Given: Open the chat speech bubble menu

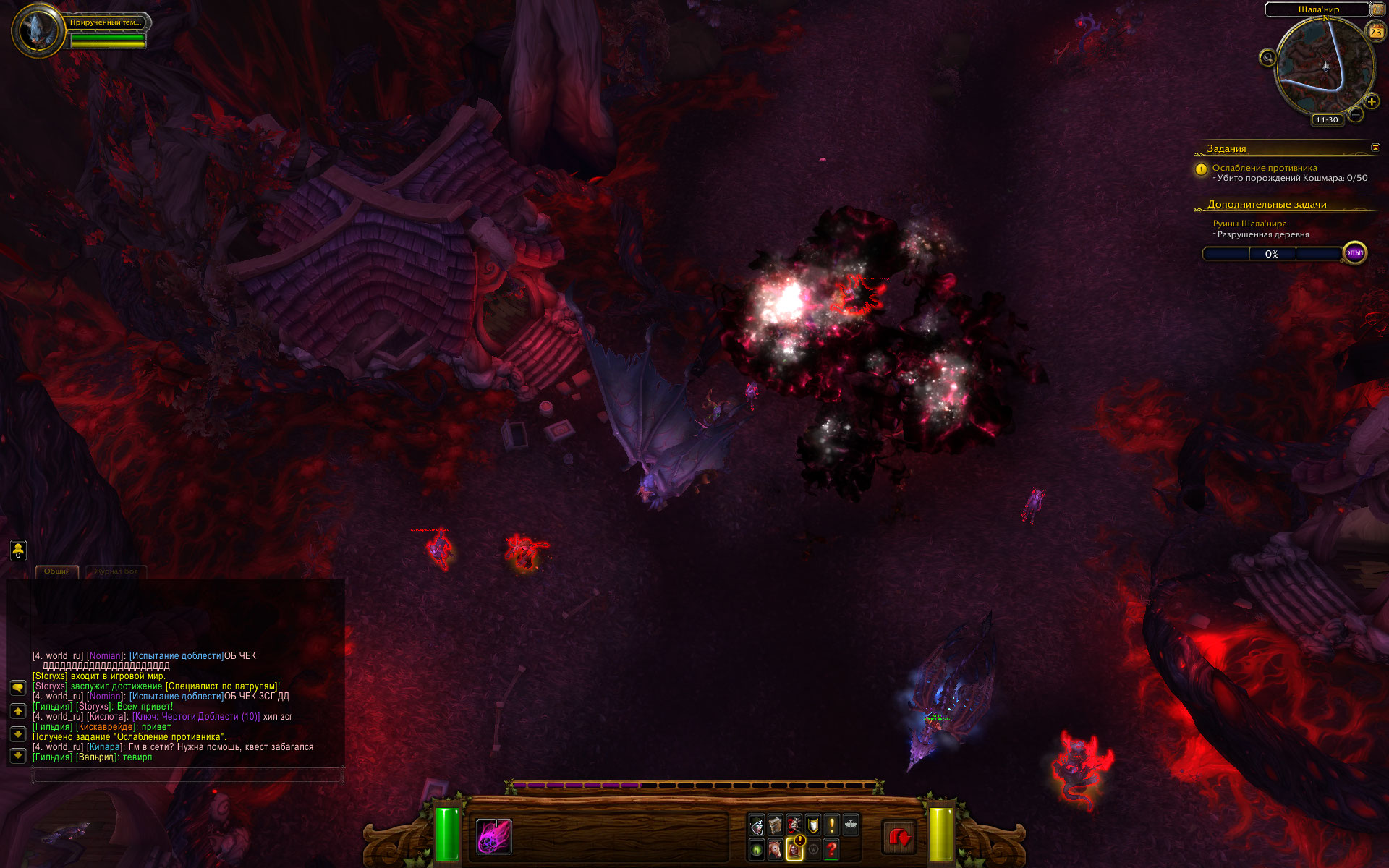Looking at the screenshot, I should click(18, 687).
